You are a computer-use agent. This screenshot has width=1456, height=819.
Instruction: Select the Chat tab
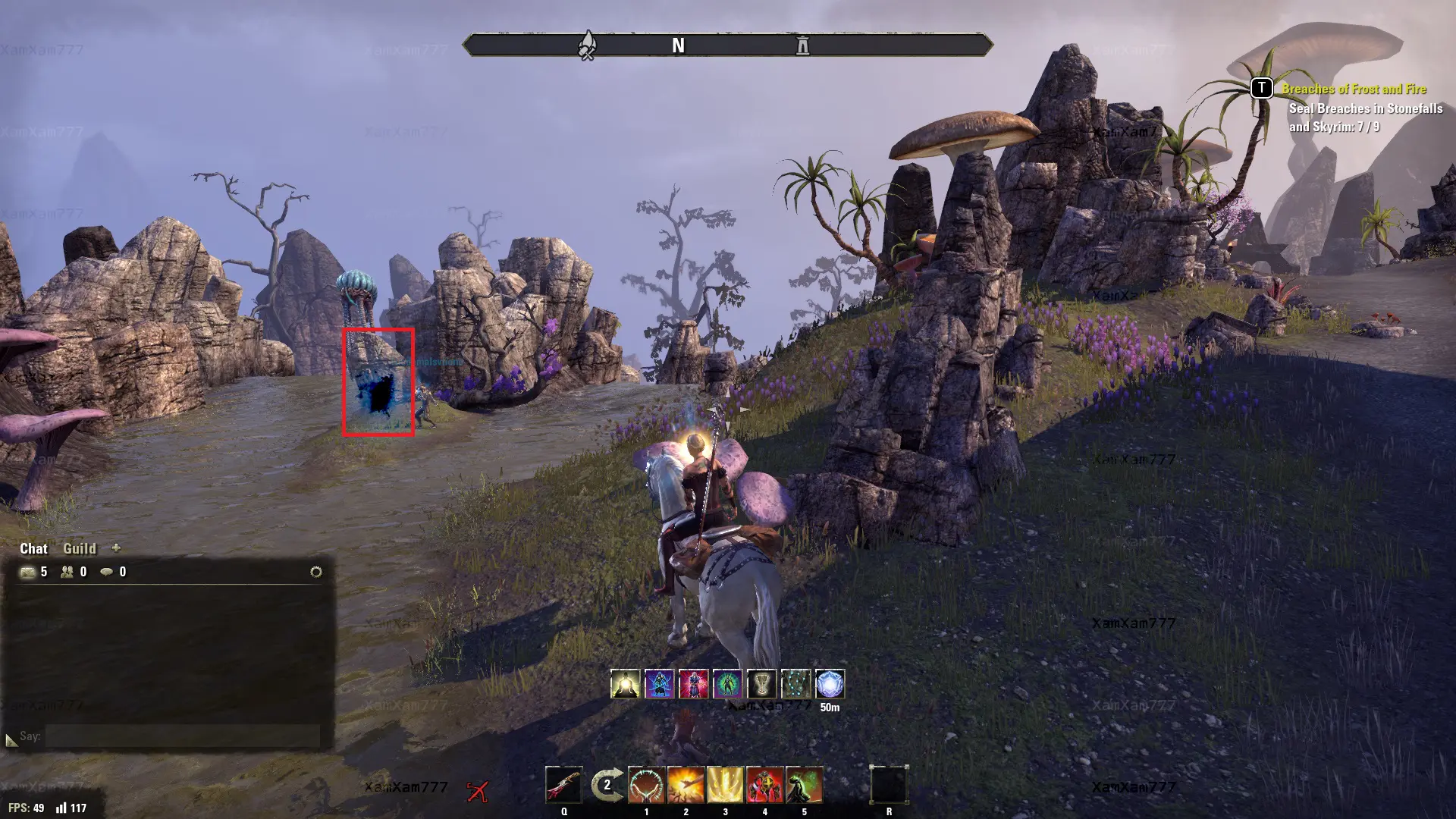pos(33,548)
